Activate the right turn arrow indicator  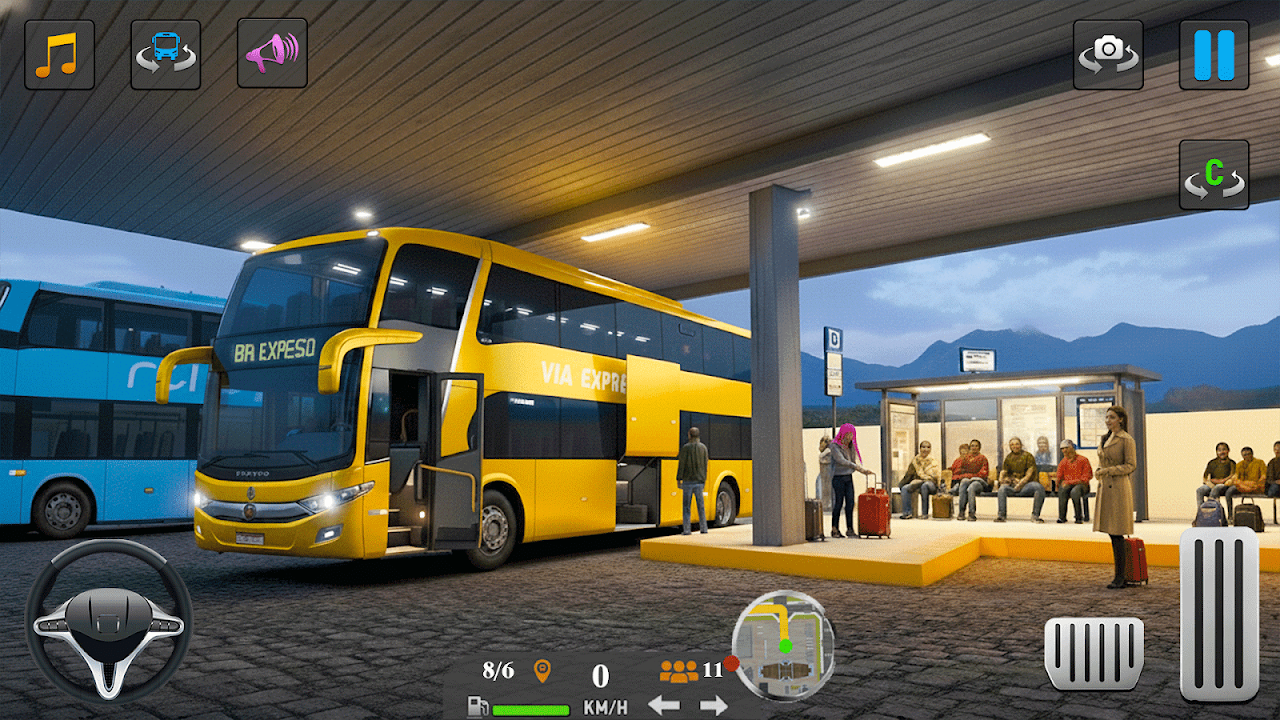tap(713, 706)
